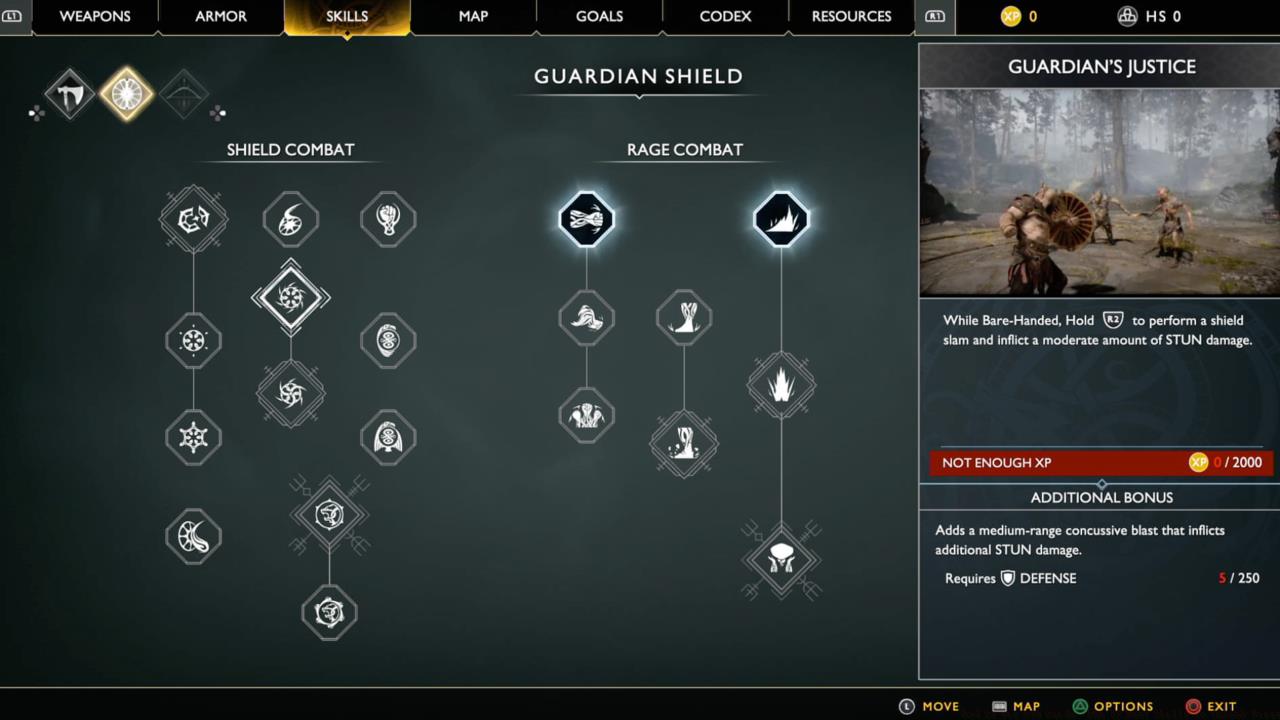Click the HS helmet icon in top bar

[x=1128, y=16]
